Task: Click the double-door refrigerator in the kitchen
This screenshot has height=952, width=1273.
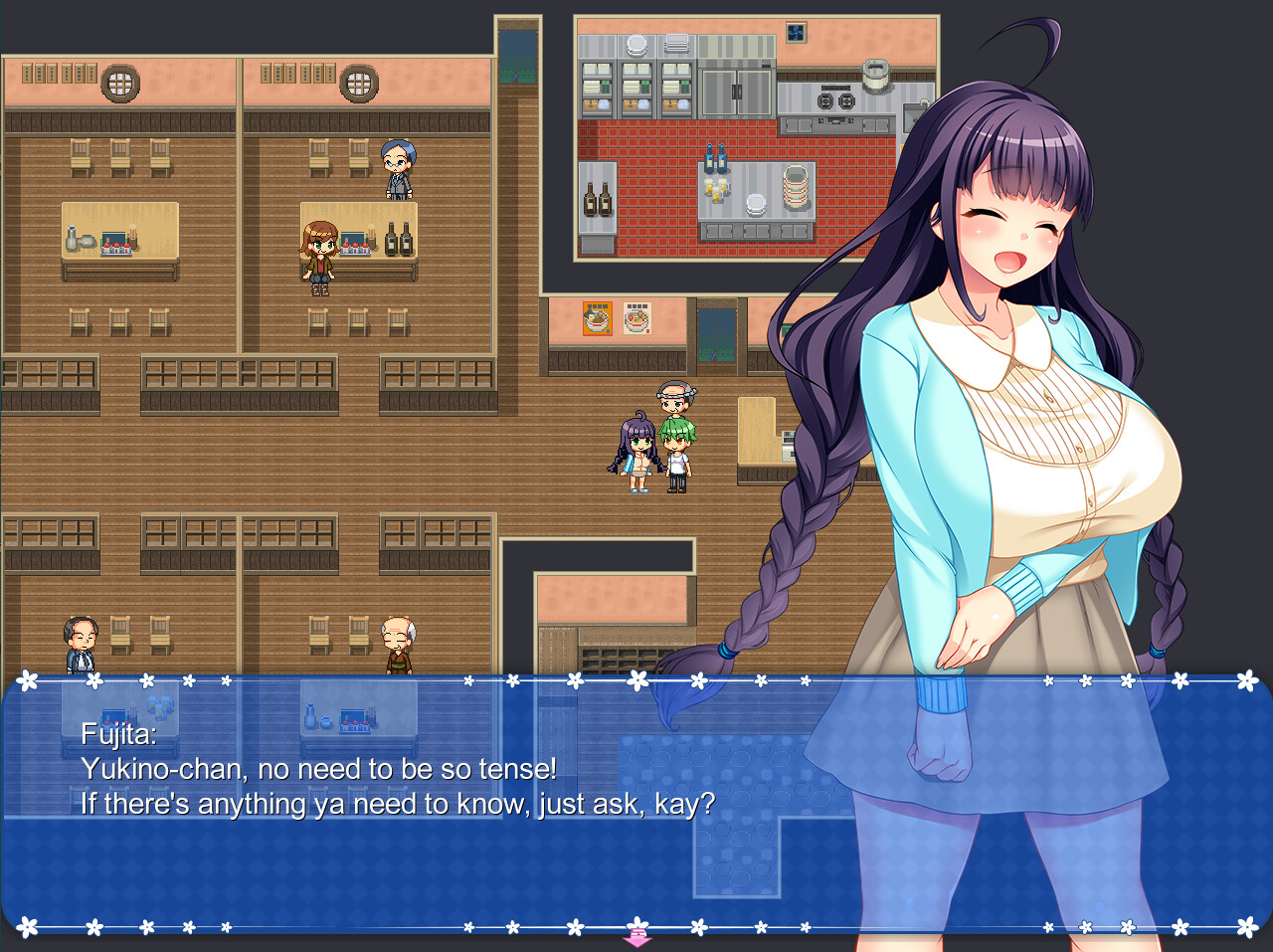Action: click(x=736, y=92)
